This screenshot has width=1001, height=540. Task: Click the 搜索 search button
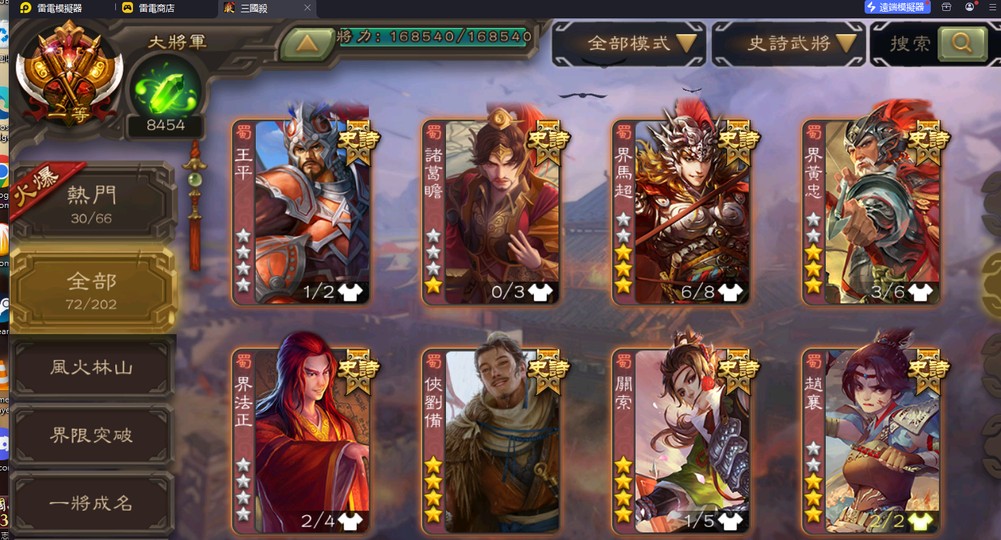(929, 44)
